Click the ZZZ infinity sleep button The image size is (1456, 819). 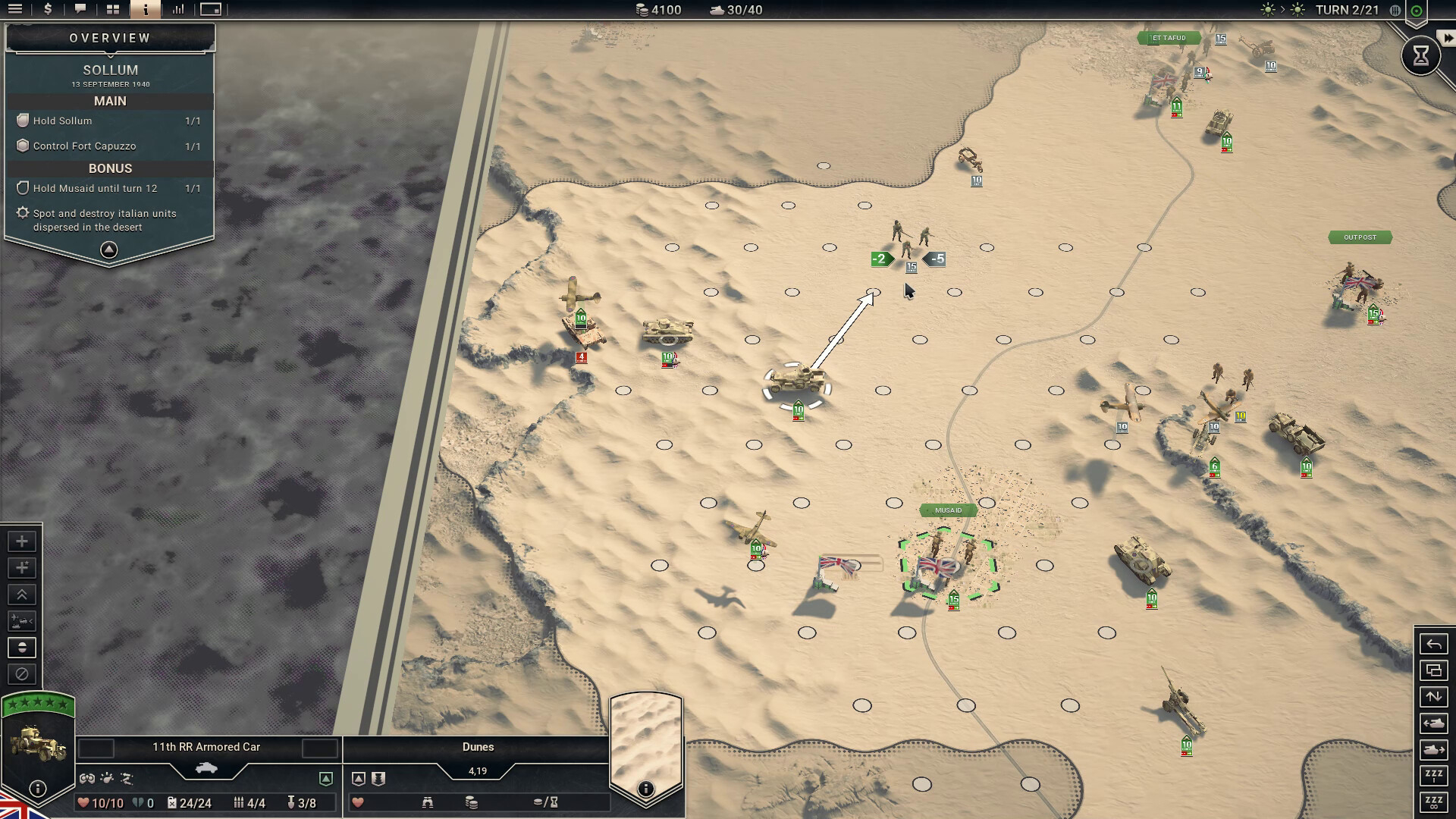(1433, 802)
